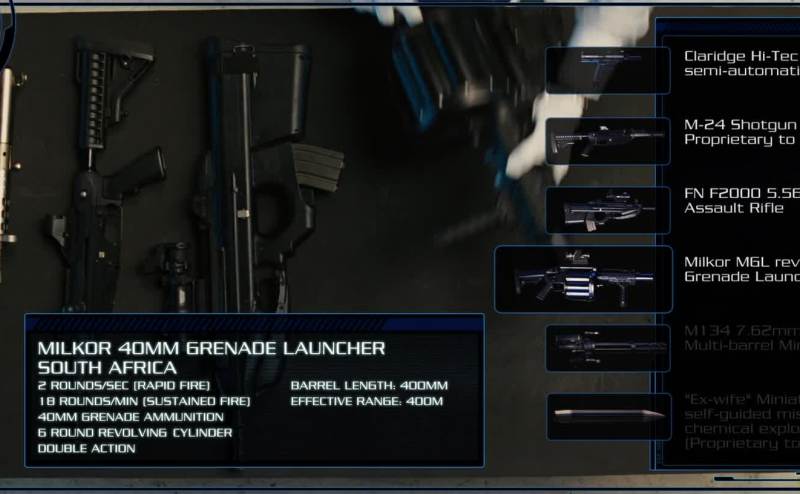Viewport: 800px width, 494px height.
Task: Choose the M-24 Shotgun thumbnail
Action: (x=607, y=140)
